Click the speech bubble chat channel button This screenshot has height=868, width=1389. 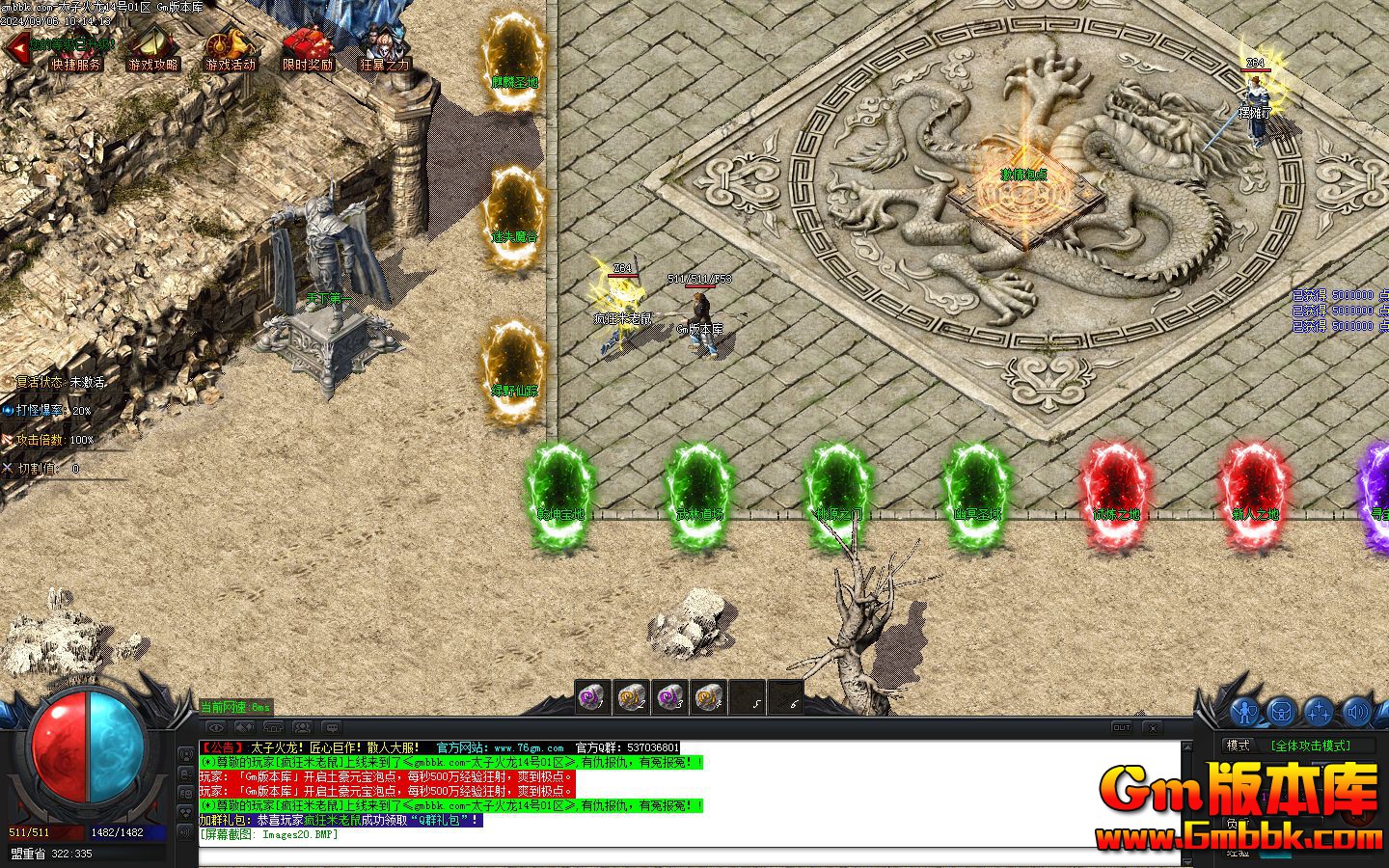click(331, 727)
